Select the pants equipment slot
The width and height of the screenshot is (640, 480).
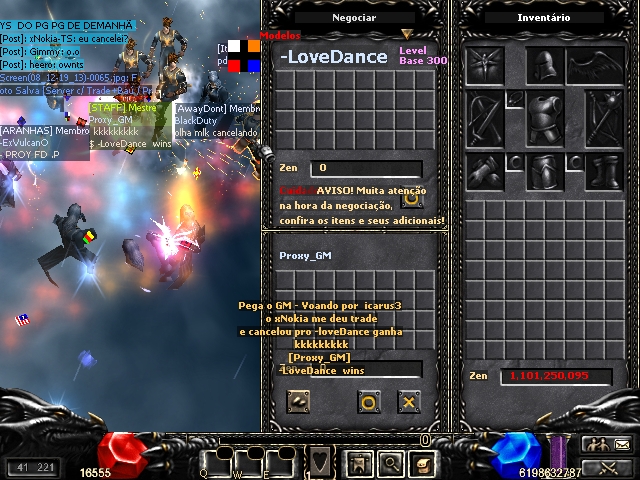point(545,169)
